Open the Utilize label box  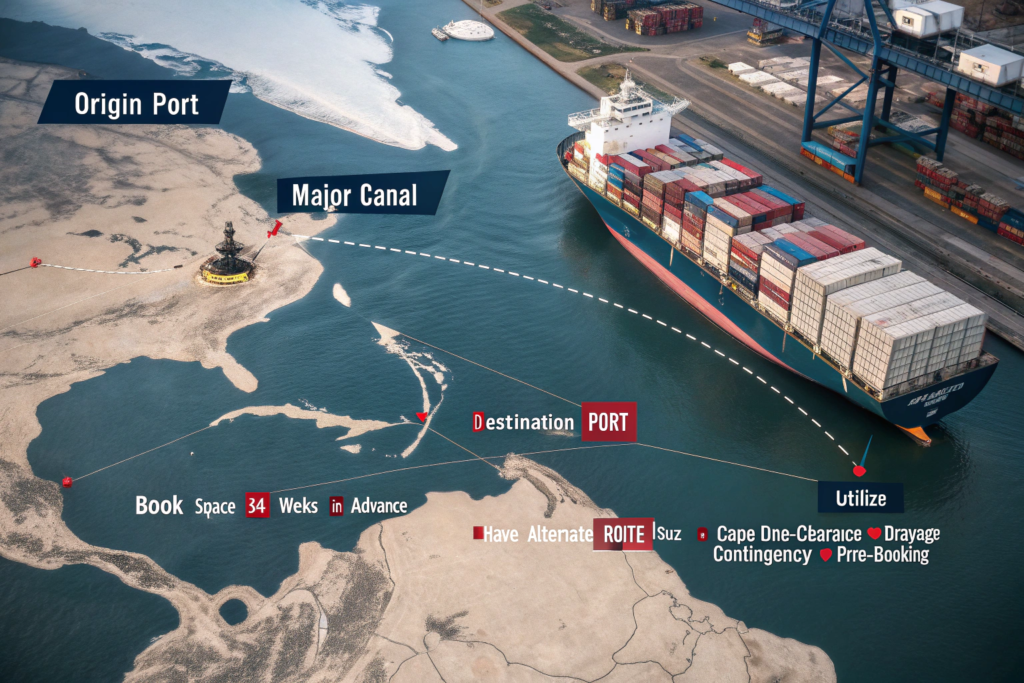860,497
